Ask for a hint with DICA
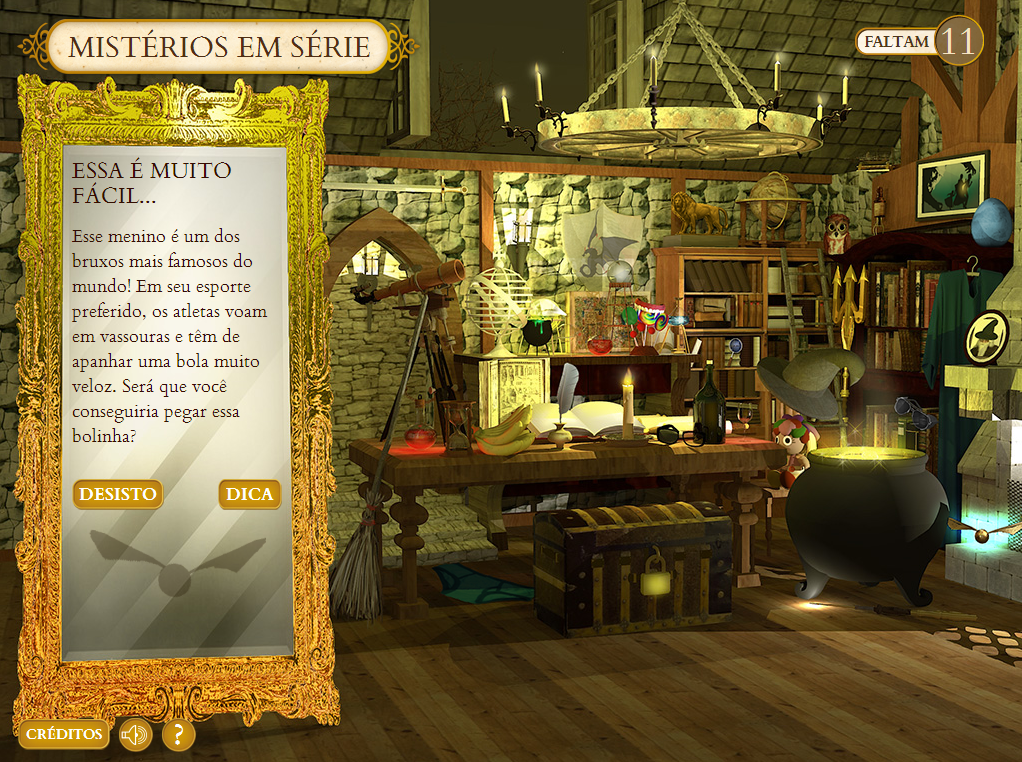 coord(249,494)
